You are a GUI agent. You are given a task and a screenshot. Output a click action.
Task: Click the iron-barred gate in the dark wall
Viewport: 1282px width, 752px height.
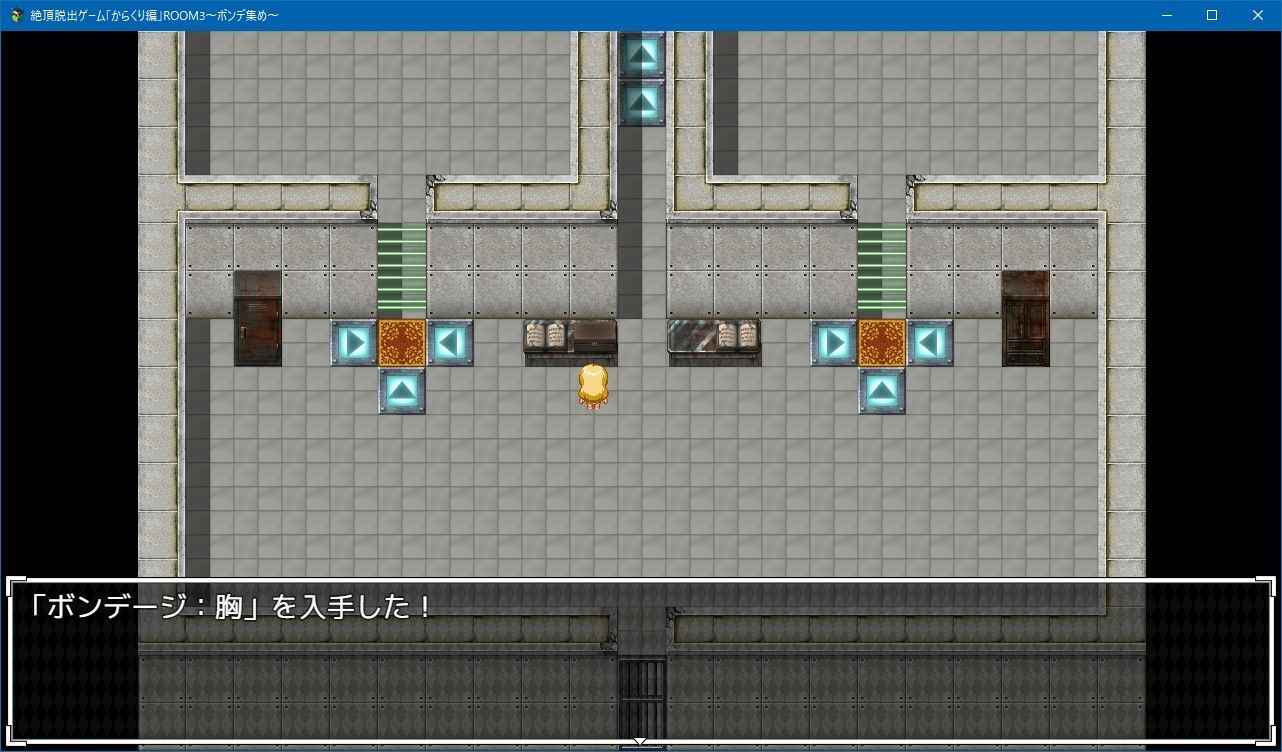coord(642,690)
